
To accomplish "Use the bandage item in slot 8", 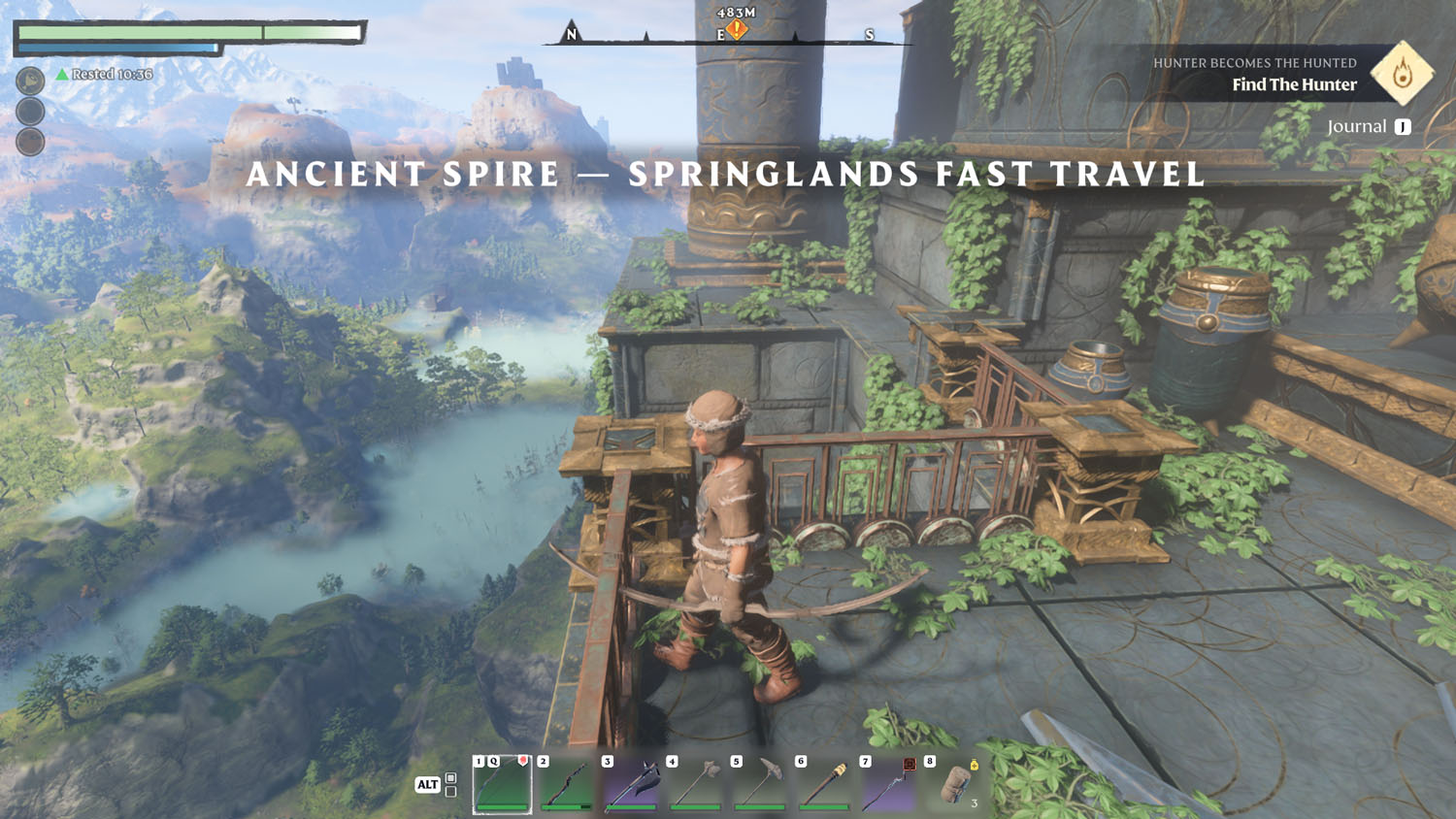I will point(953,784).
